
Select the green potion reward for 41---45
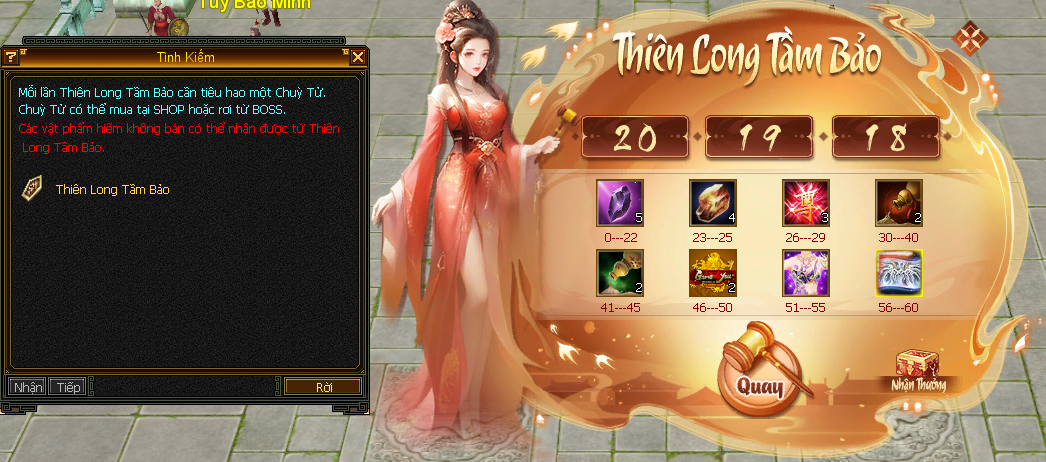click(619, 273)
